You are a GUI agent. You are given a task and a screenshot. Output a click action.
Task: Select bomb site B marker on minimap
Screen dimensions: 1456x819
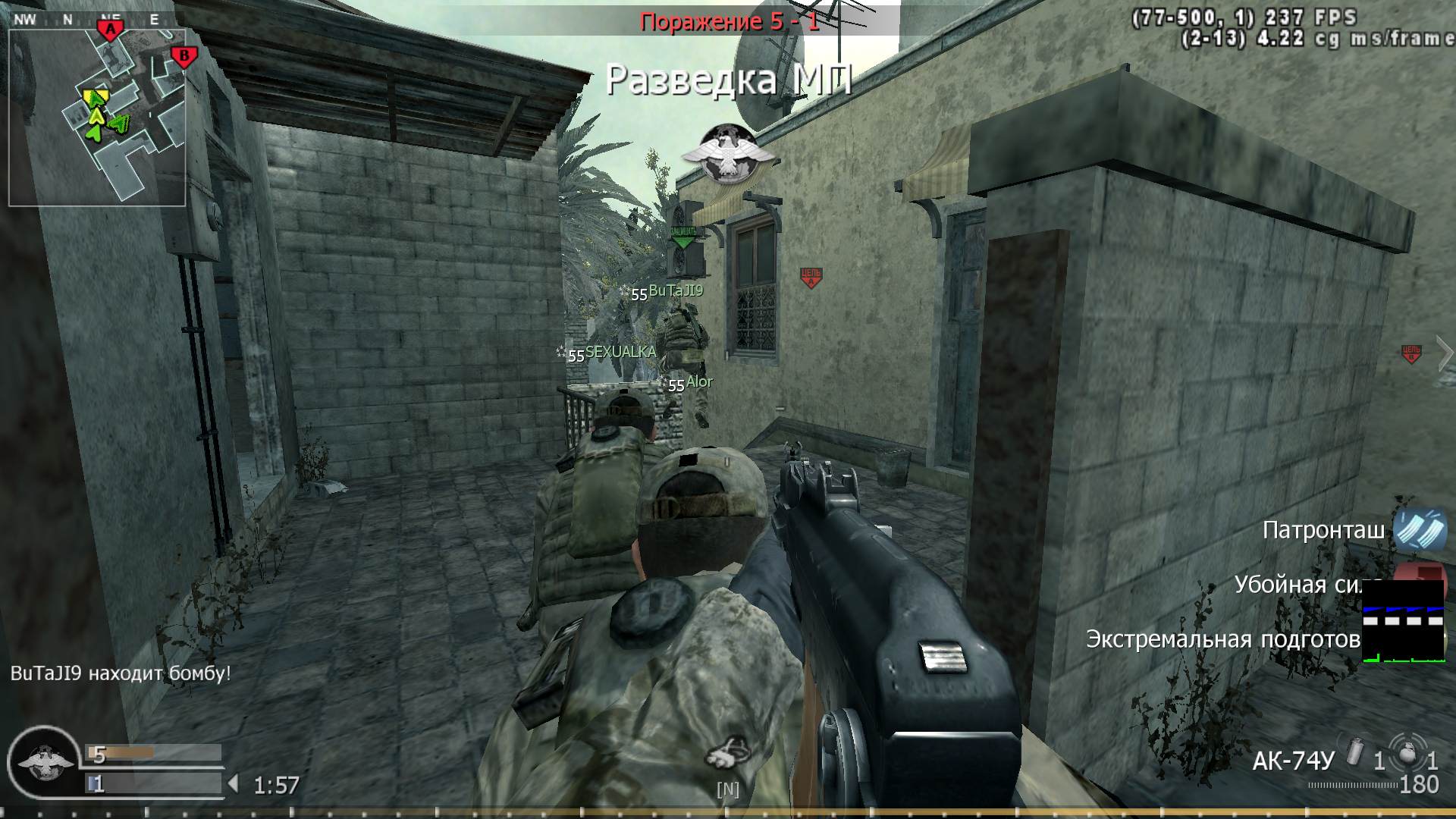coord(183,55)
